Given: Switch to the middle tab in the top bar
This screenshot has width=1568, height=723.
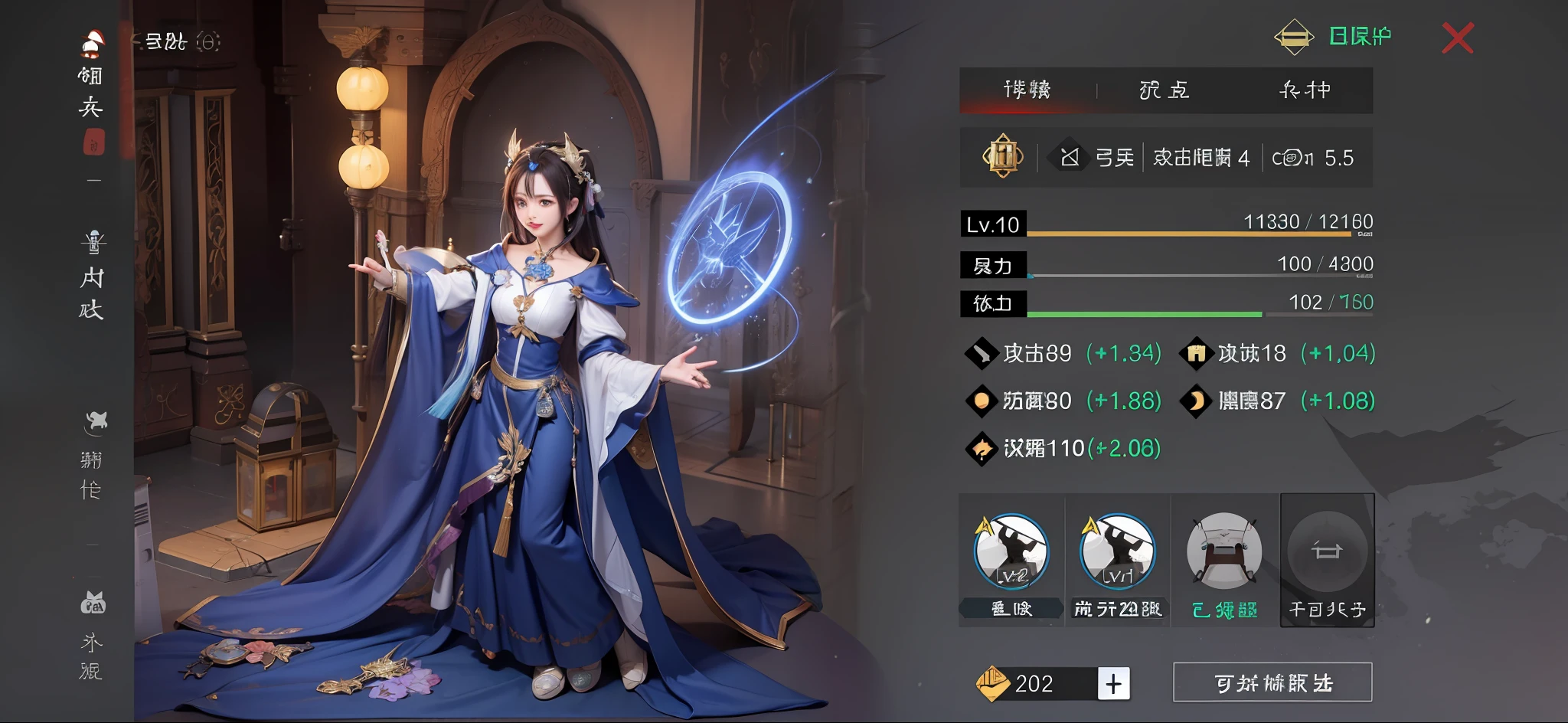Looking at the screenshot, I should point(1164,90).
